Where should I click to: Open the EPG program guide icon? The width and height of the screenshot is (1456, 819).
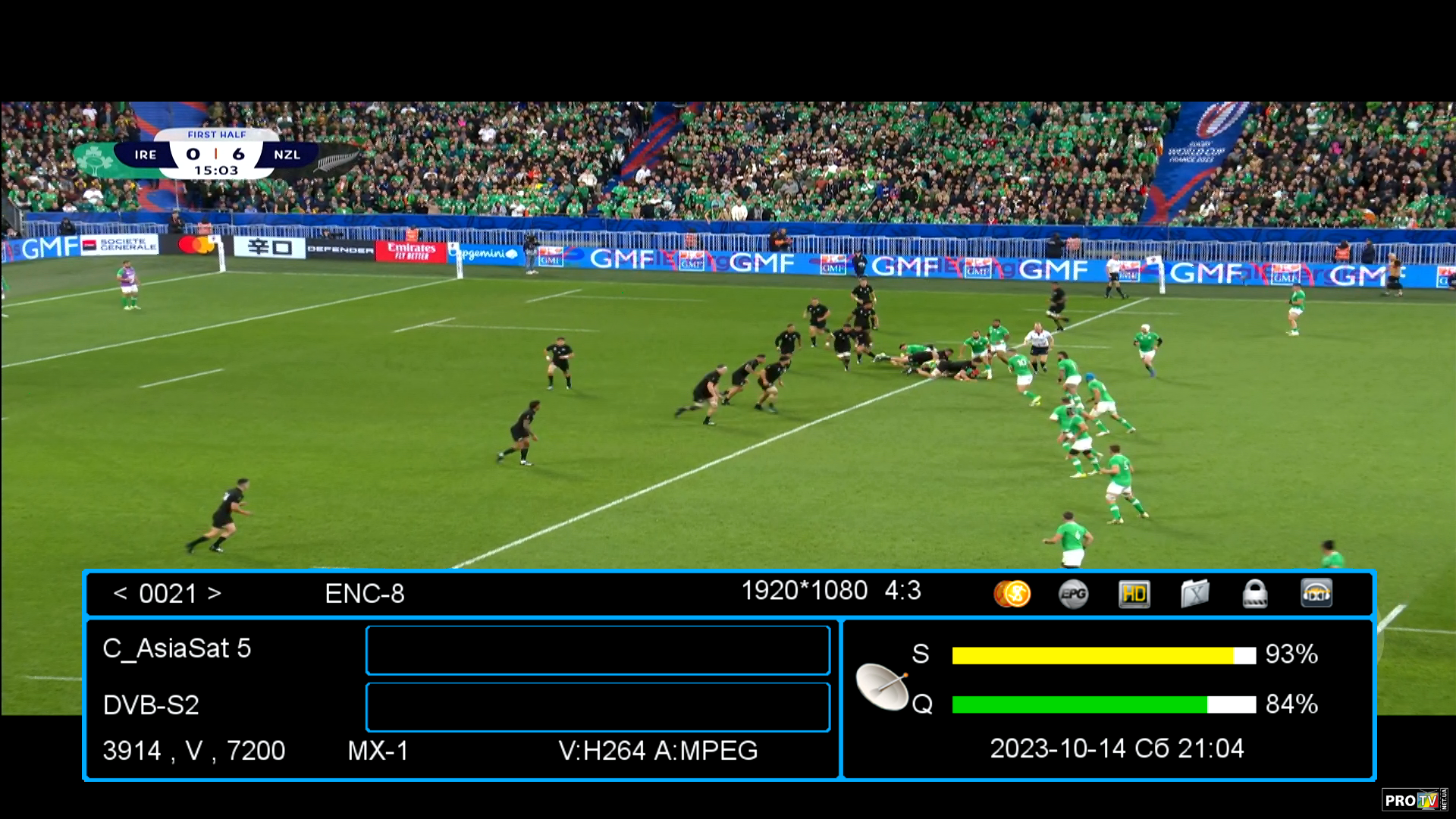[1073, 594]
